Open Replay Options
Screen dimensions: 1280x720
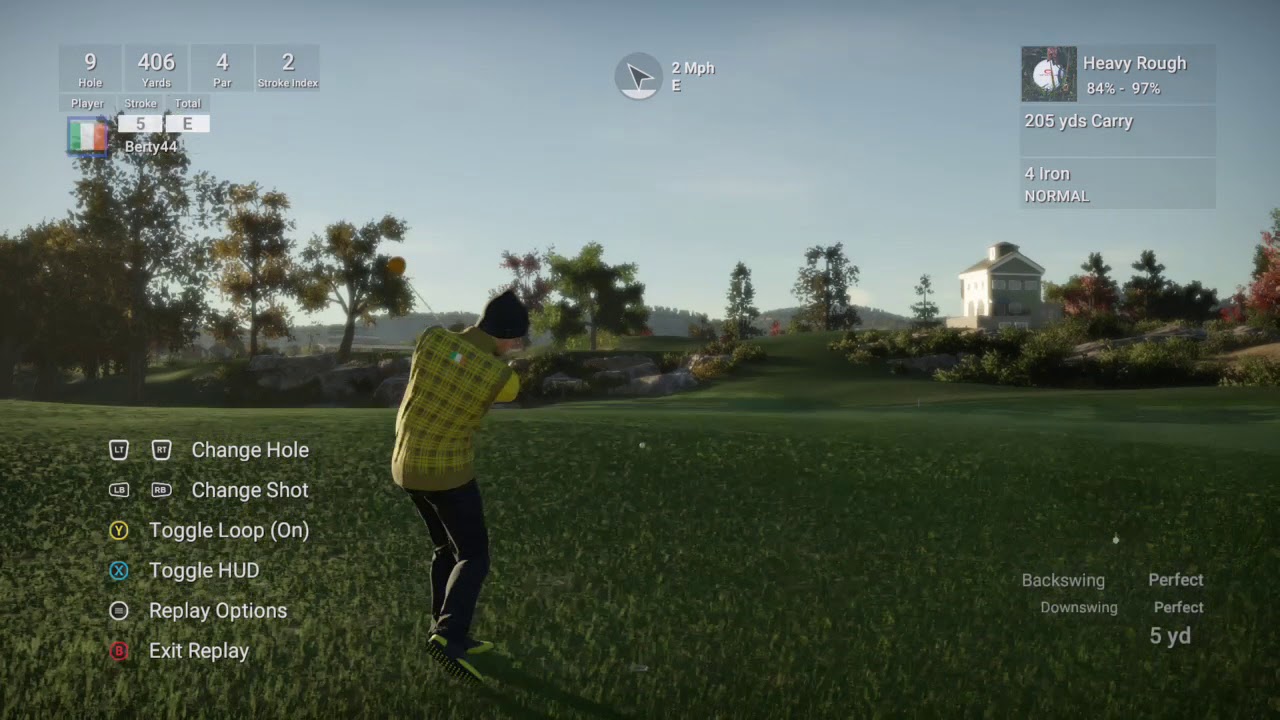217,610
